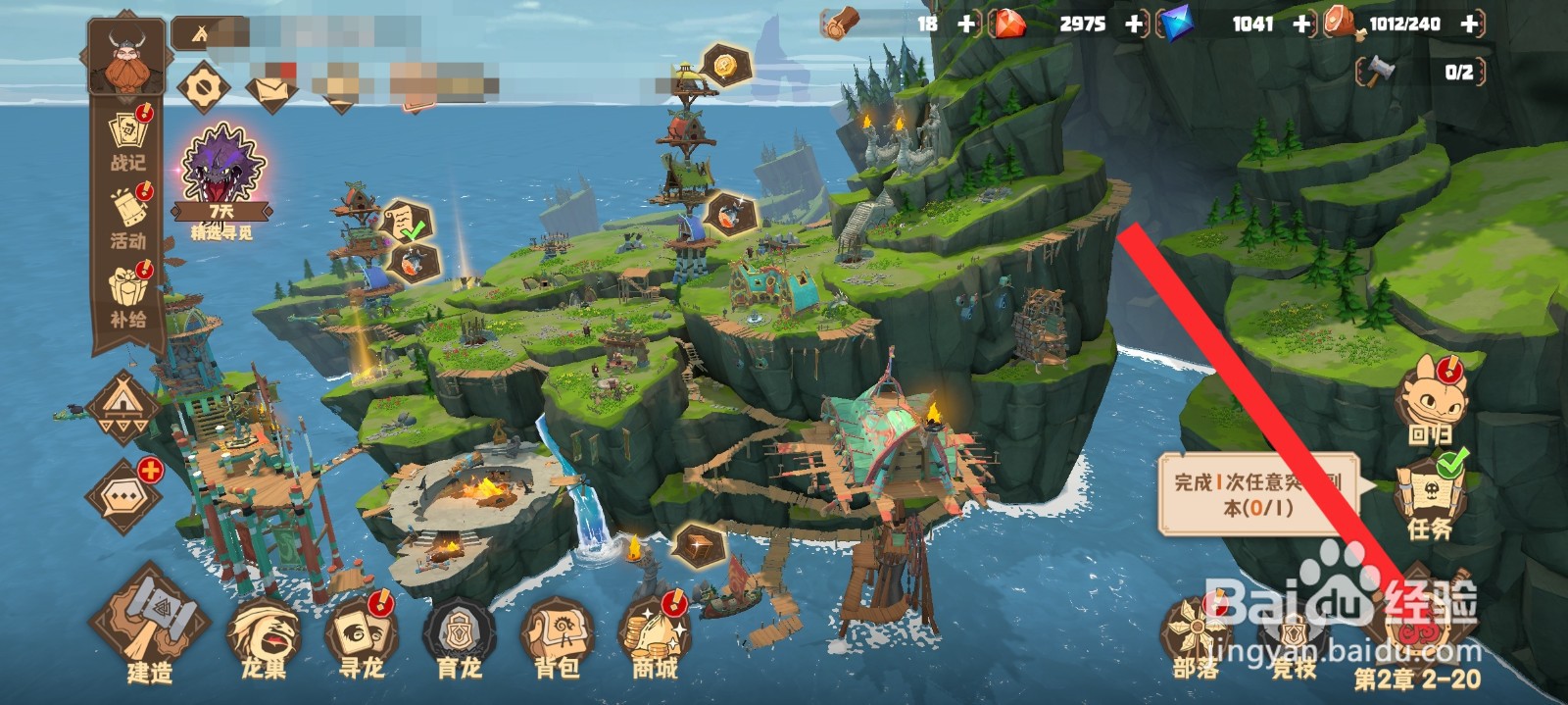This screenshot has width=1568, height=705.
Task: Open the 活动 events panel
Action: (128, 217)
